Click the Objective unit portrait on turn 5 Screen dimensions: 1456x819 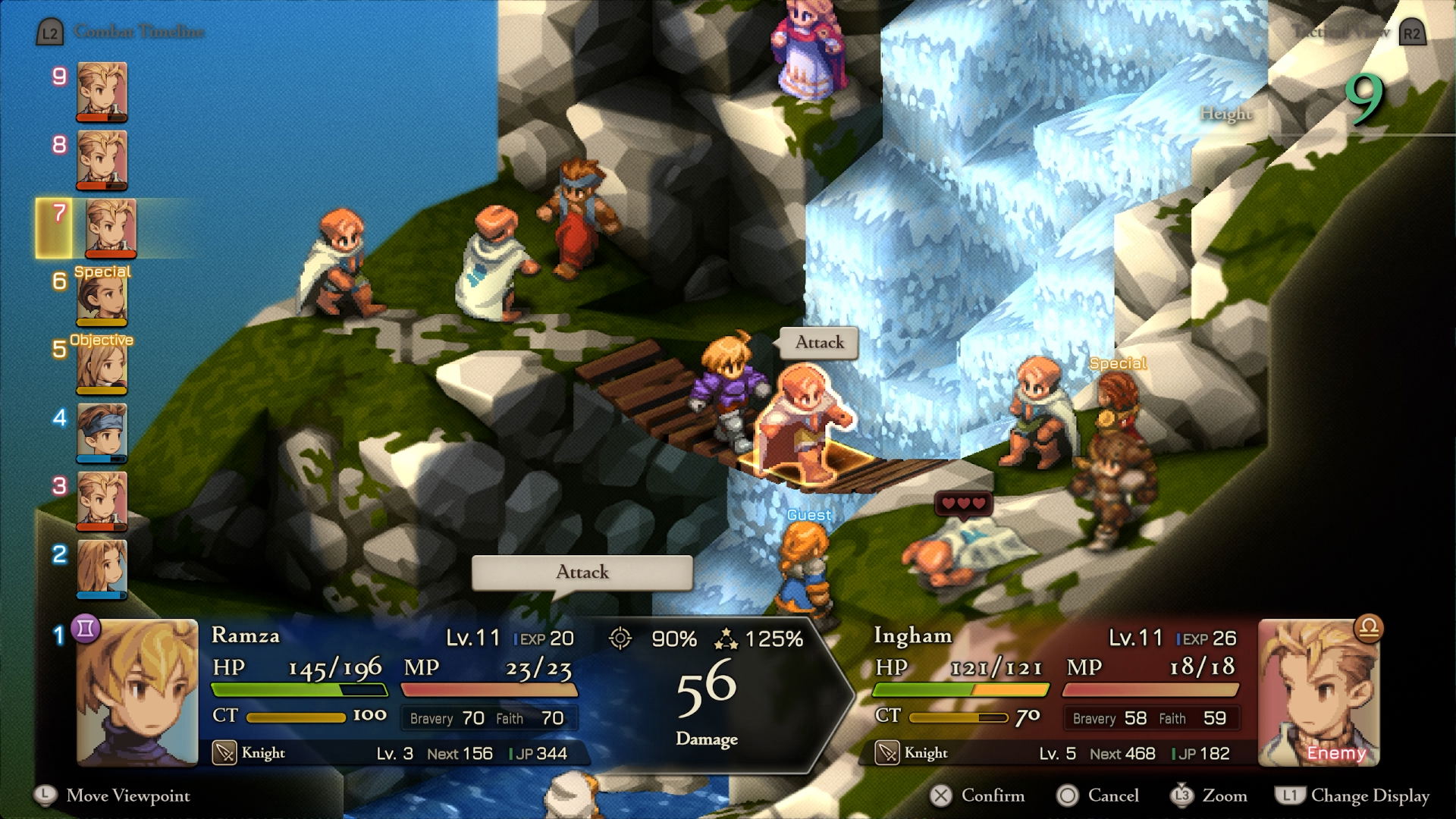point(102,369)
